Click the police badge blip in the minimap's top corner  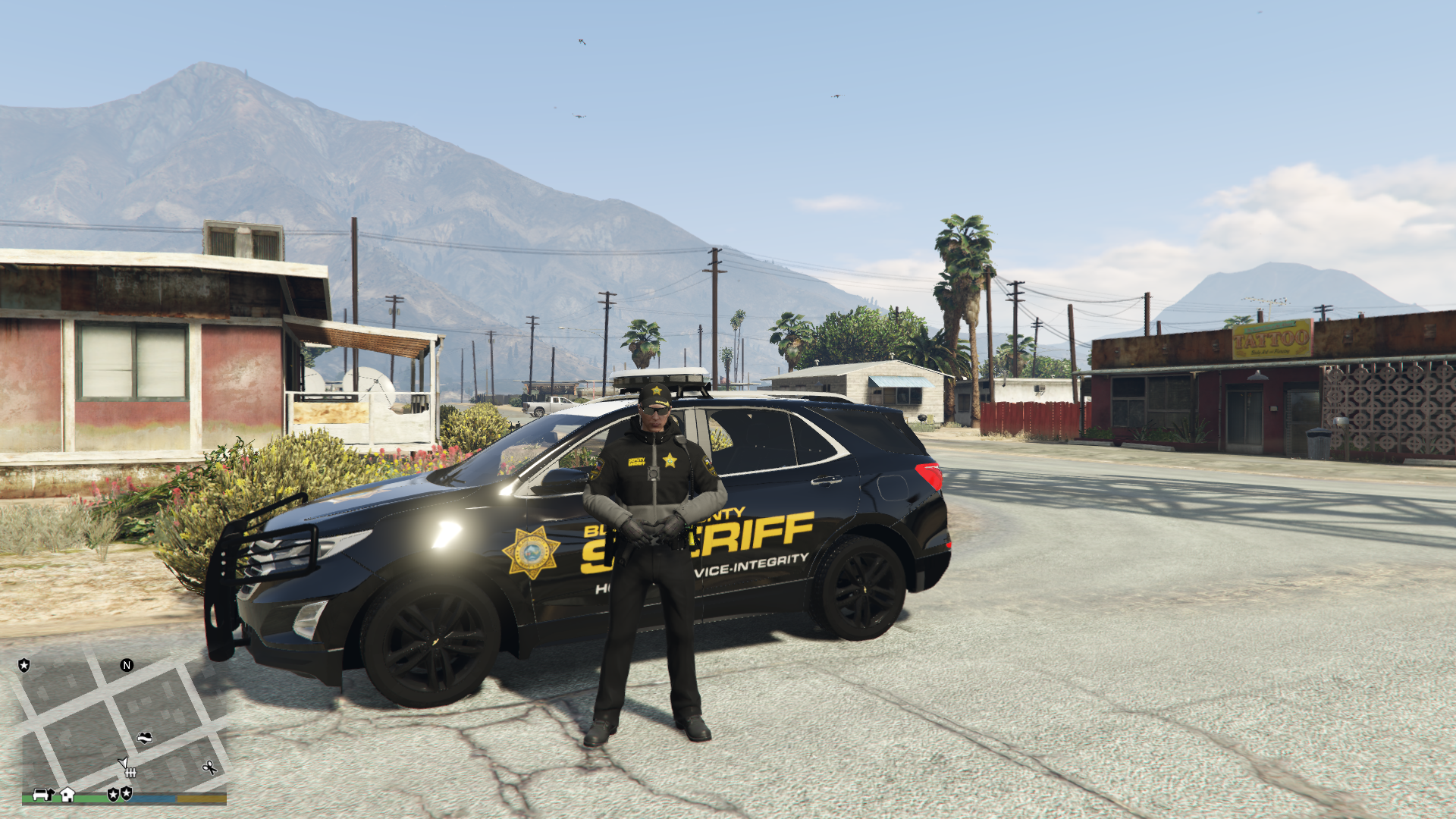click(24, 665)
